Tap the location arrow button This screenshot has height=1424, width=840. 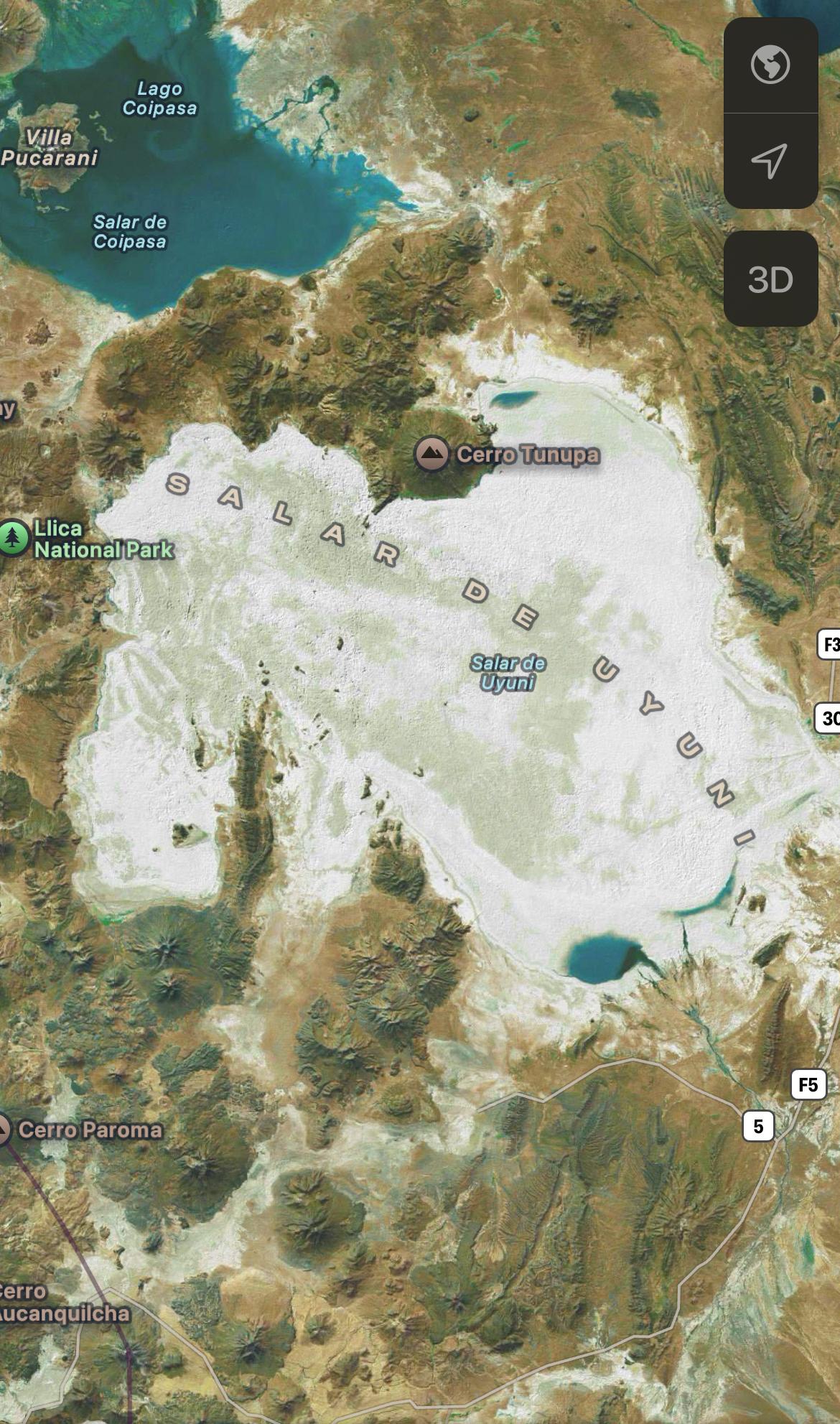(x=770, y=161)
